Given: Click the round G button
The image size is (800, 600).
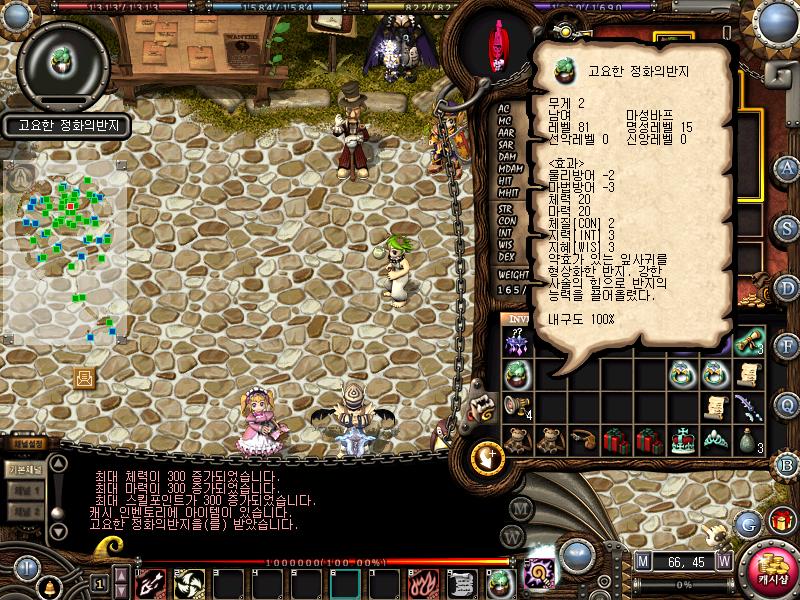Looking at the screenshot, I should [x=748, y=523].
